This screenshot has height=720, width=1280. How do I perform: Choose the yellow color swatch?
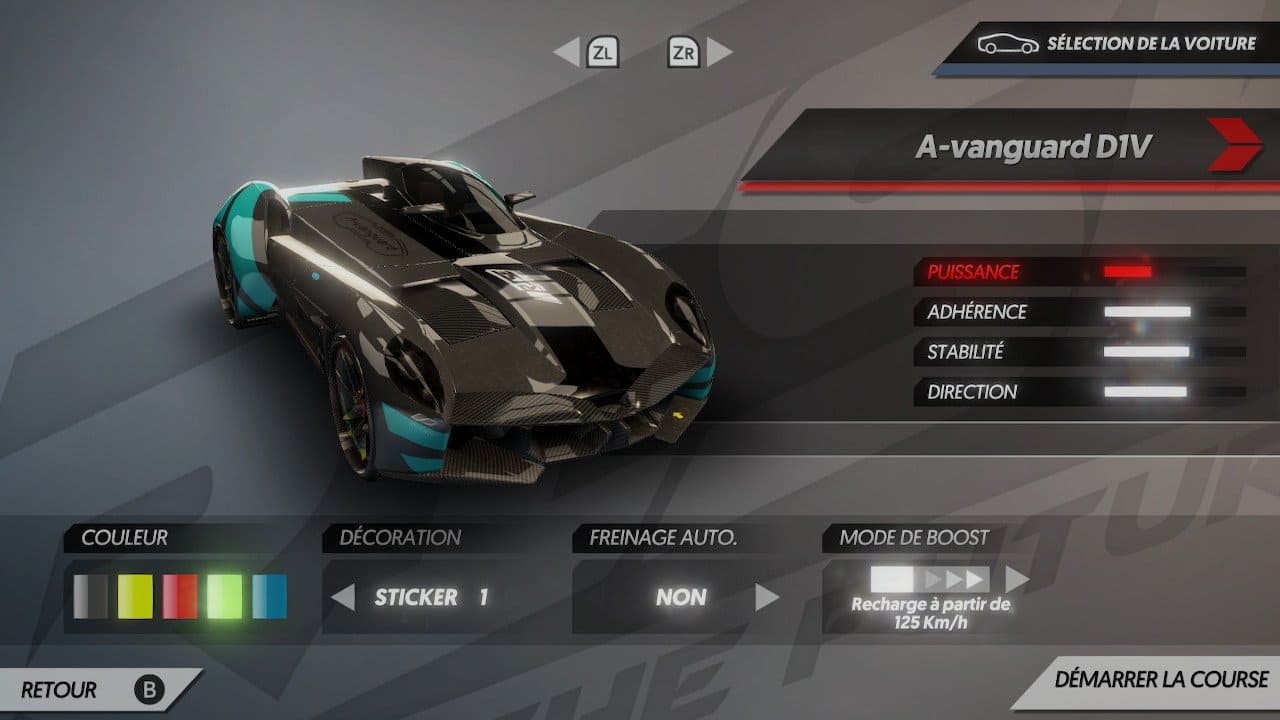coord(135,597)
